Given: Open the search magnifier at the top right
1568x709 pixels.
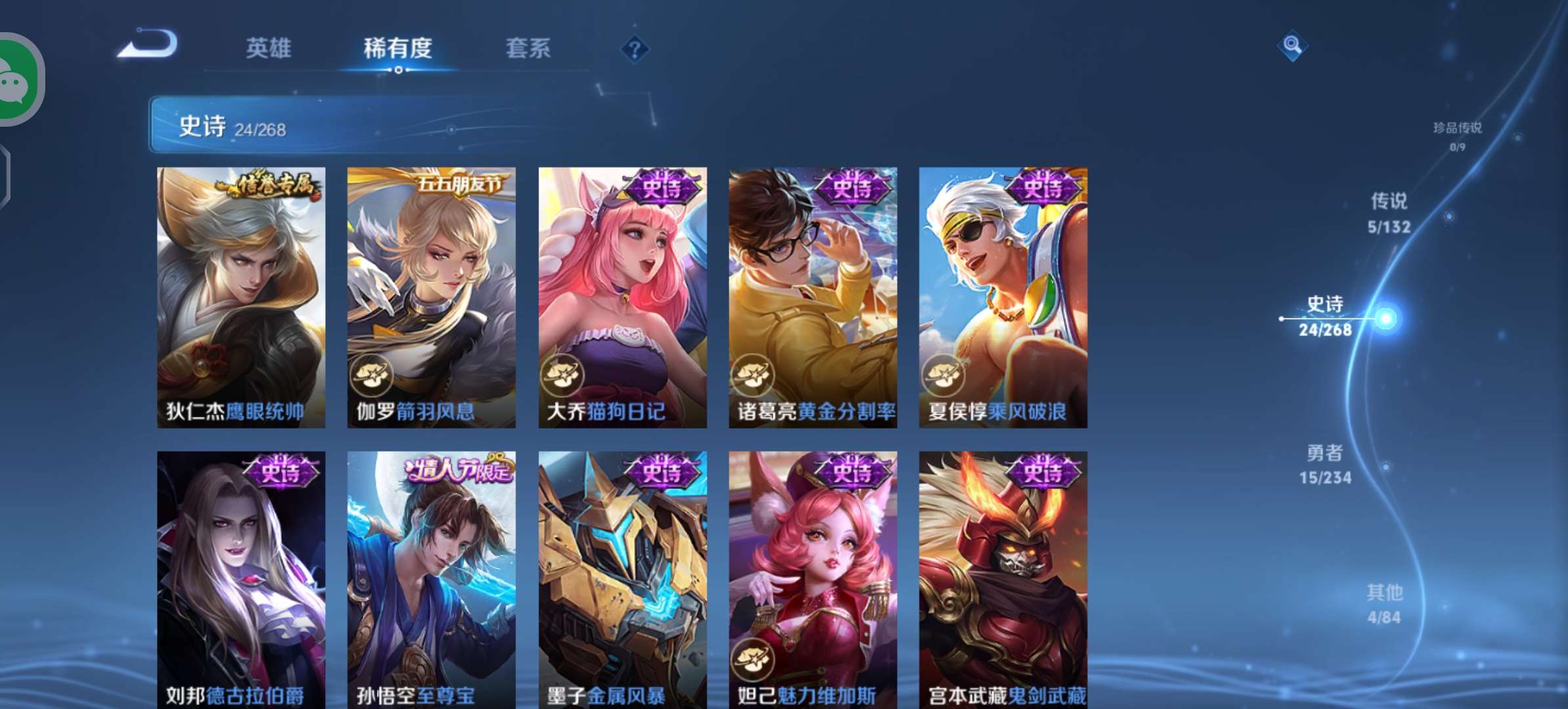Looking at the screenshot, I should pyautogui.click(x=1292, y=45).
